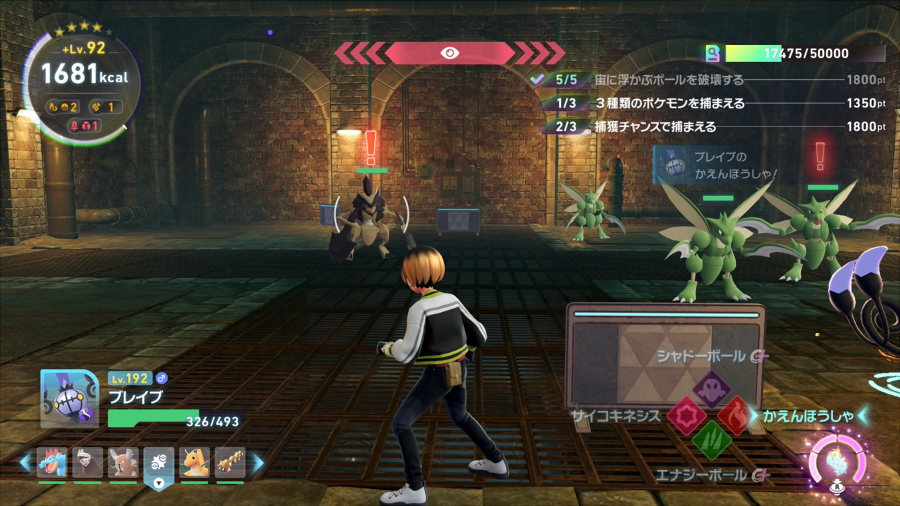
Task: Trigger the Mega Evolution gauge icon
Action: coord(836,463)
